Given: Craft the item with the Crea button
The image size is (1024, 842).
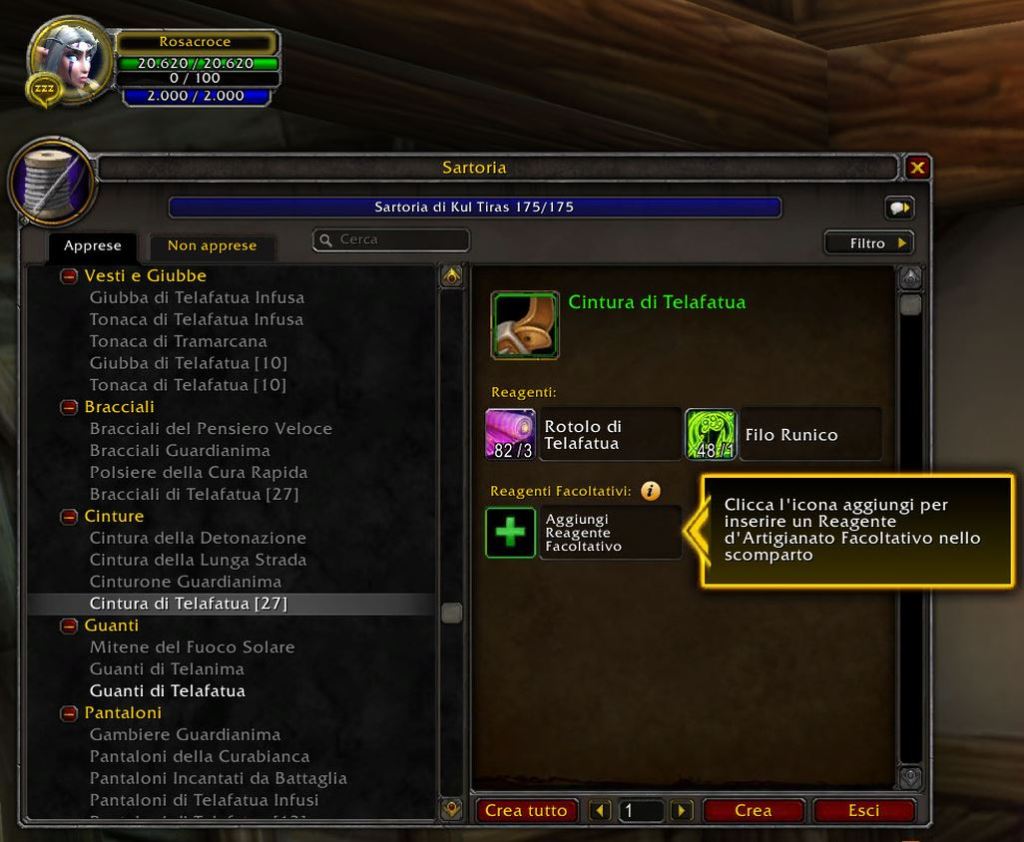Looking at the screenshot, I should [x=753, y=810].
